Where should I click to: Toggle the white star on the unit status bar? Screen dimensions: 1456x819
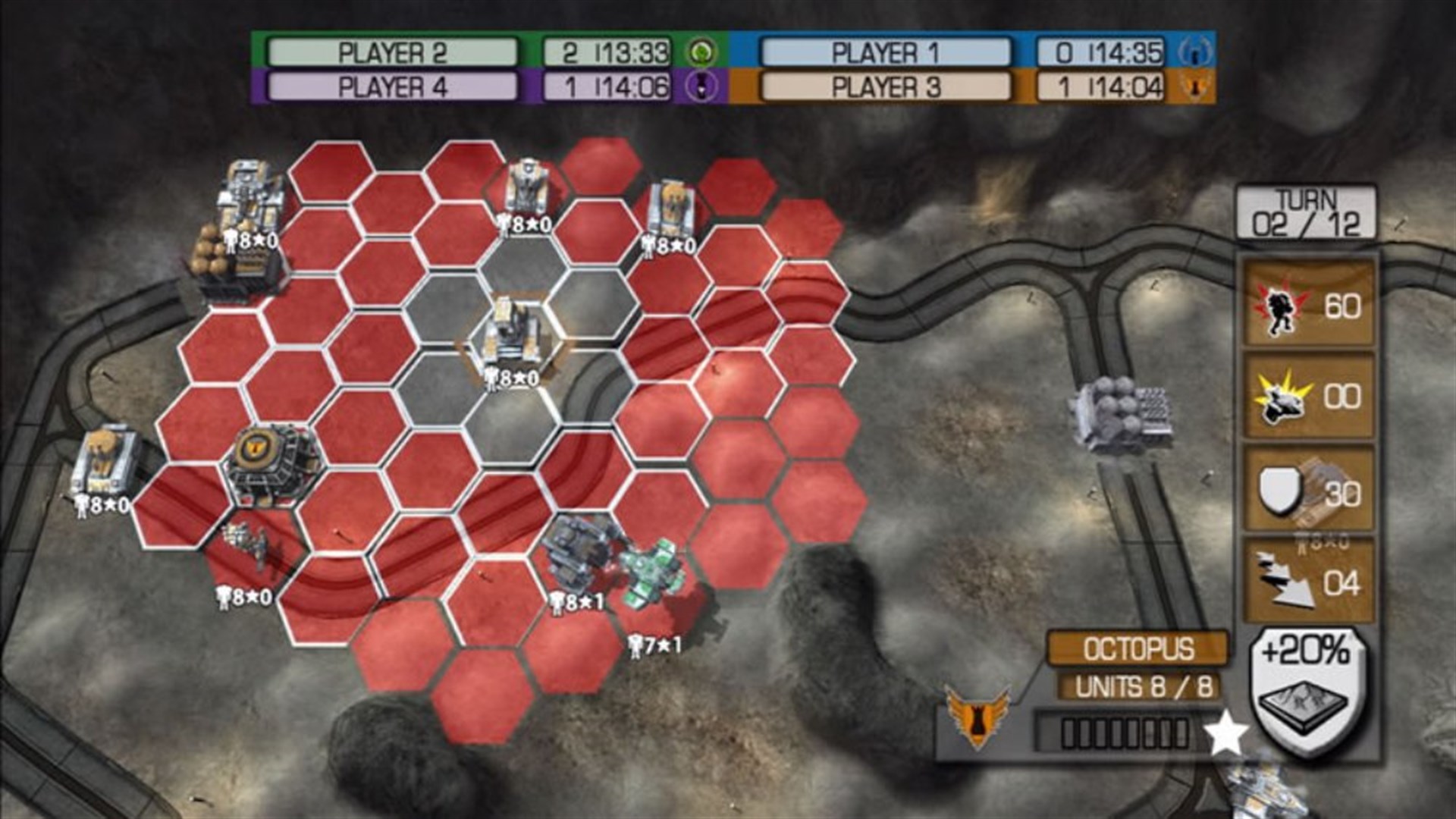pyautogui.click(x=1228, y=733)
